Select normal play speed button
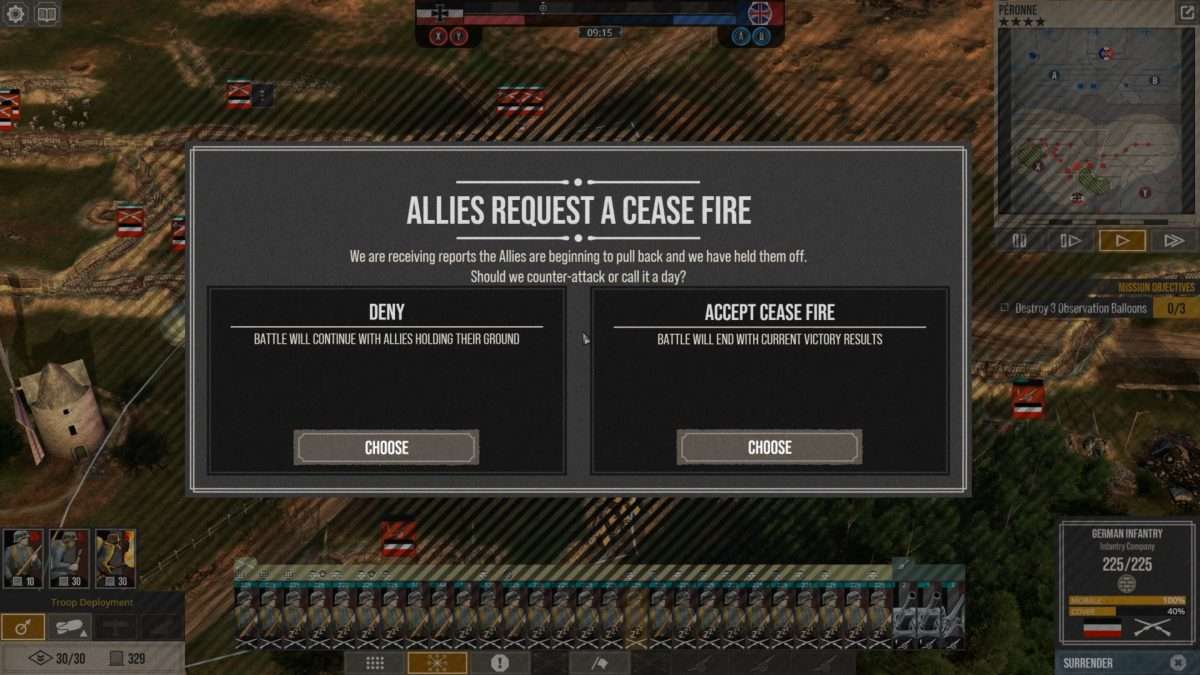Image resolution: width=1200 pixels, height=675 pixels. [x=1122, y=240]
